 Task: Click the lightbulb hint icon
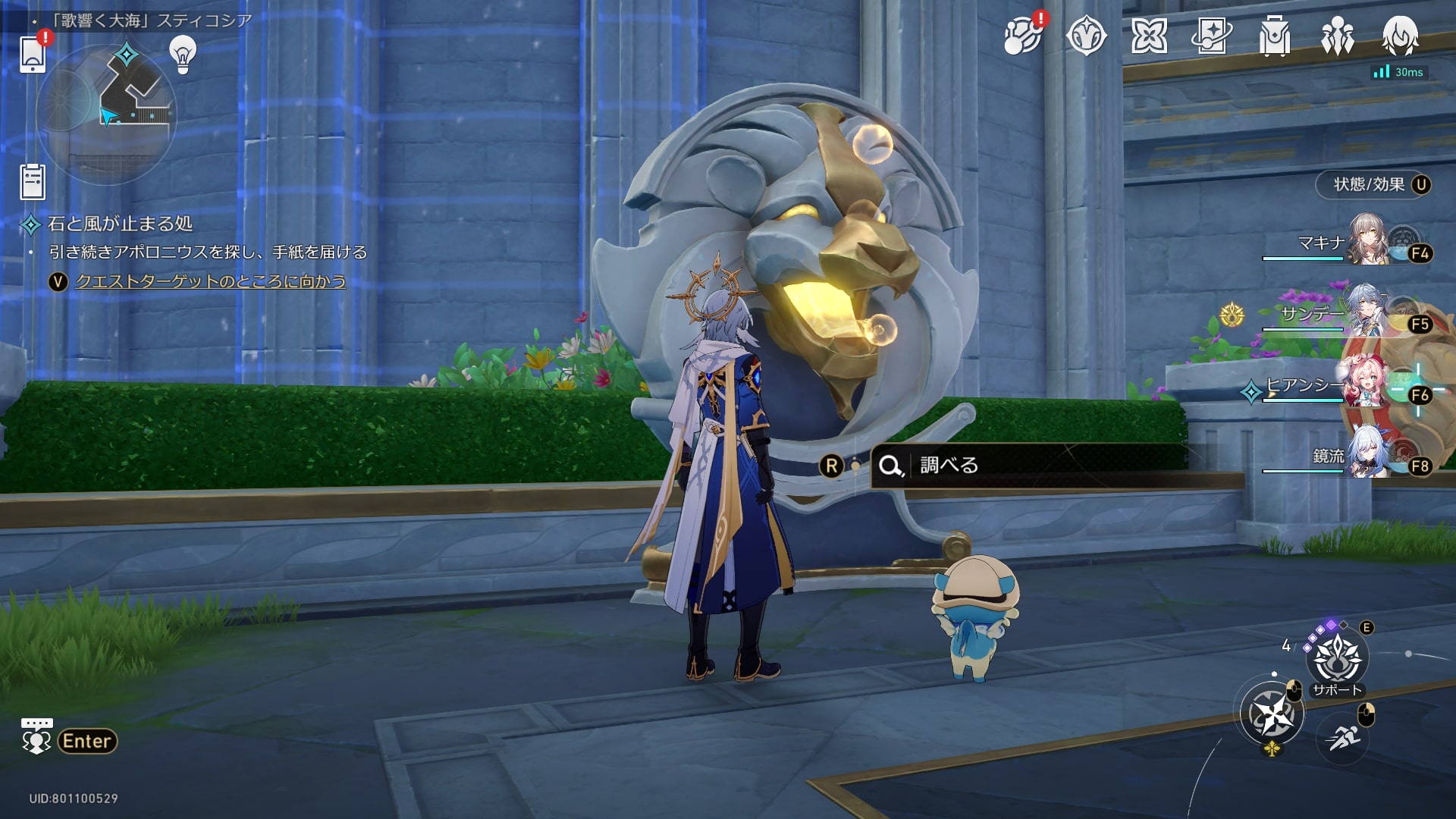coord(182,54)
